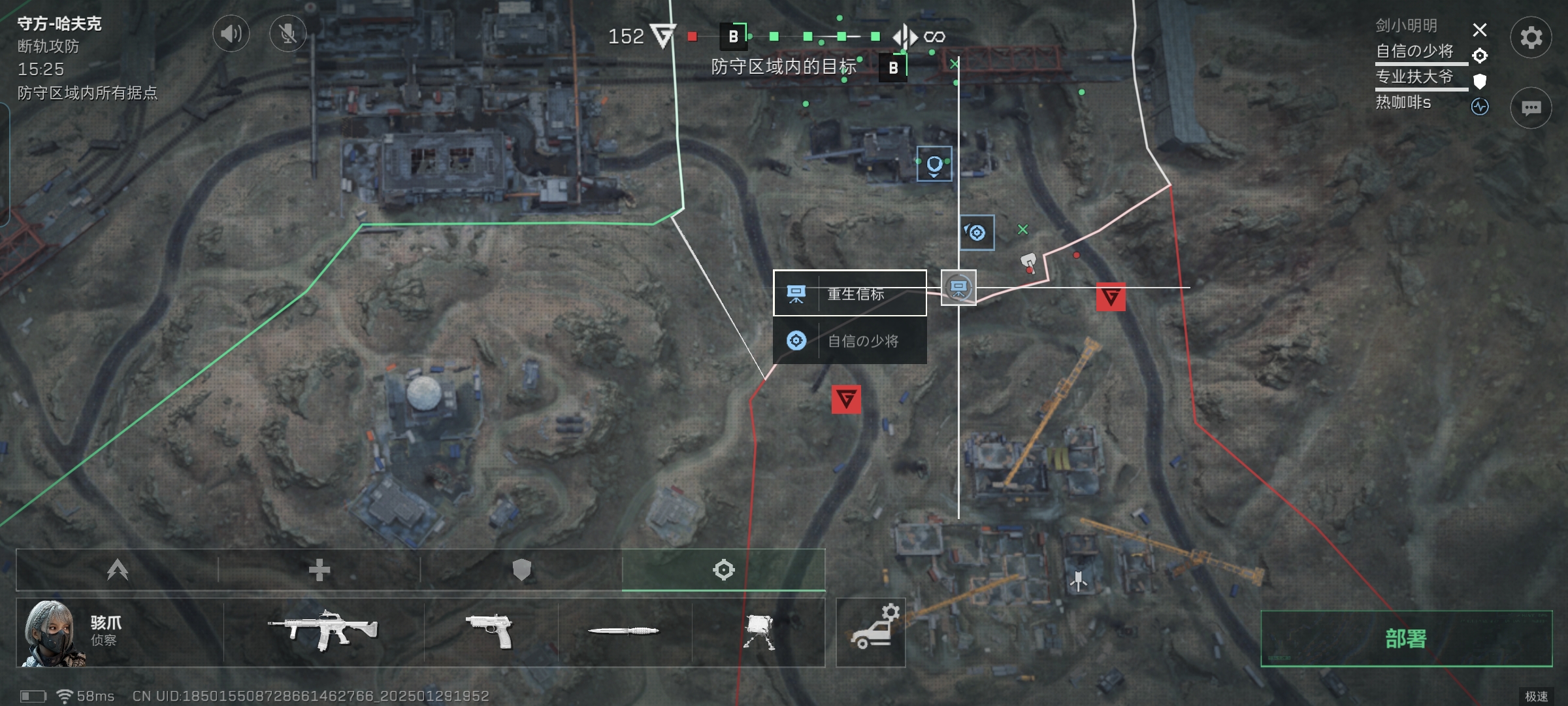Choose 自信の少将 as spawn point
The width and height of the screenshot is (1568, 706).
coord(849,341)
